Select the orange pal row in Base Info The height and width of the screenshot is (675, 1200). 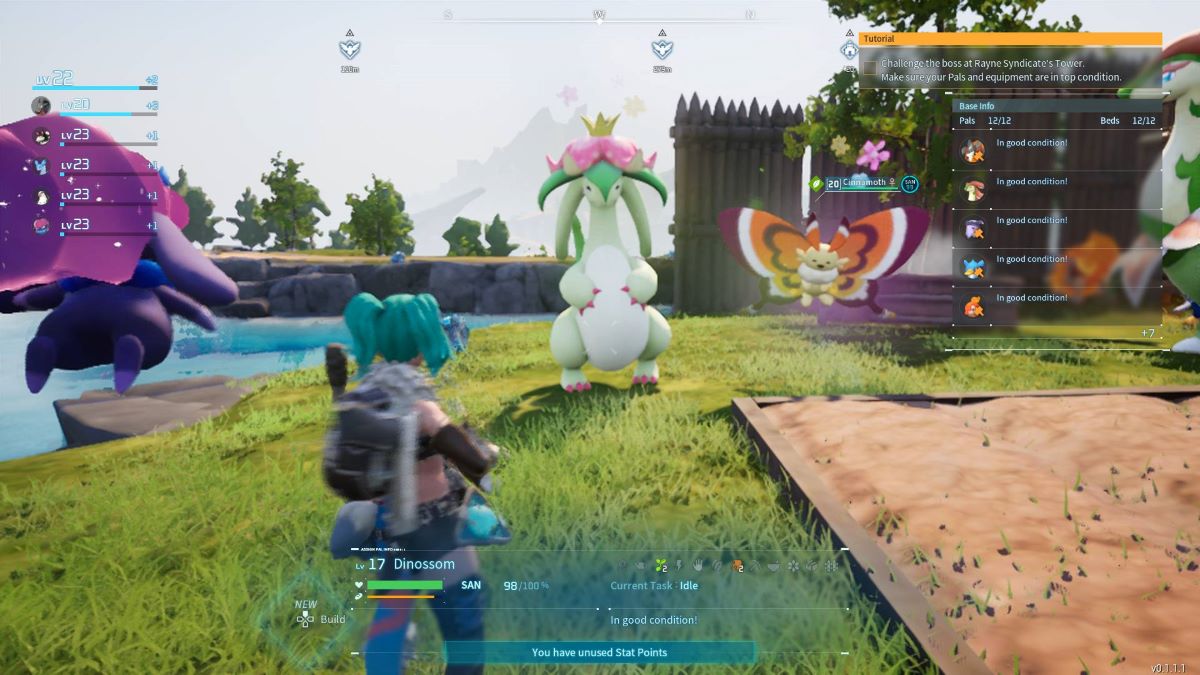pos(973,306)
